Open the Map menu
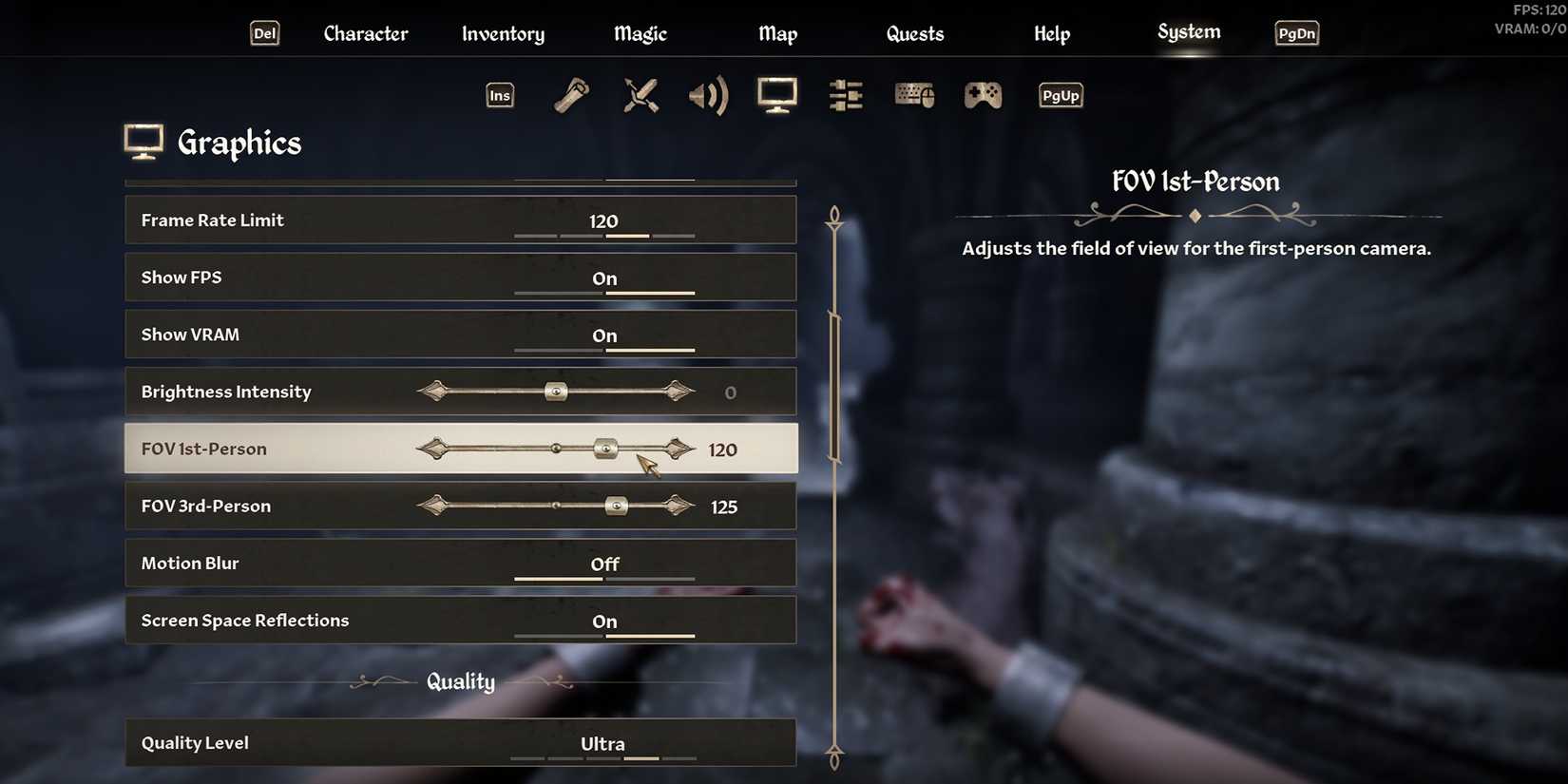The width and height of the screenshot is (1568, 784). click(777, 33)
